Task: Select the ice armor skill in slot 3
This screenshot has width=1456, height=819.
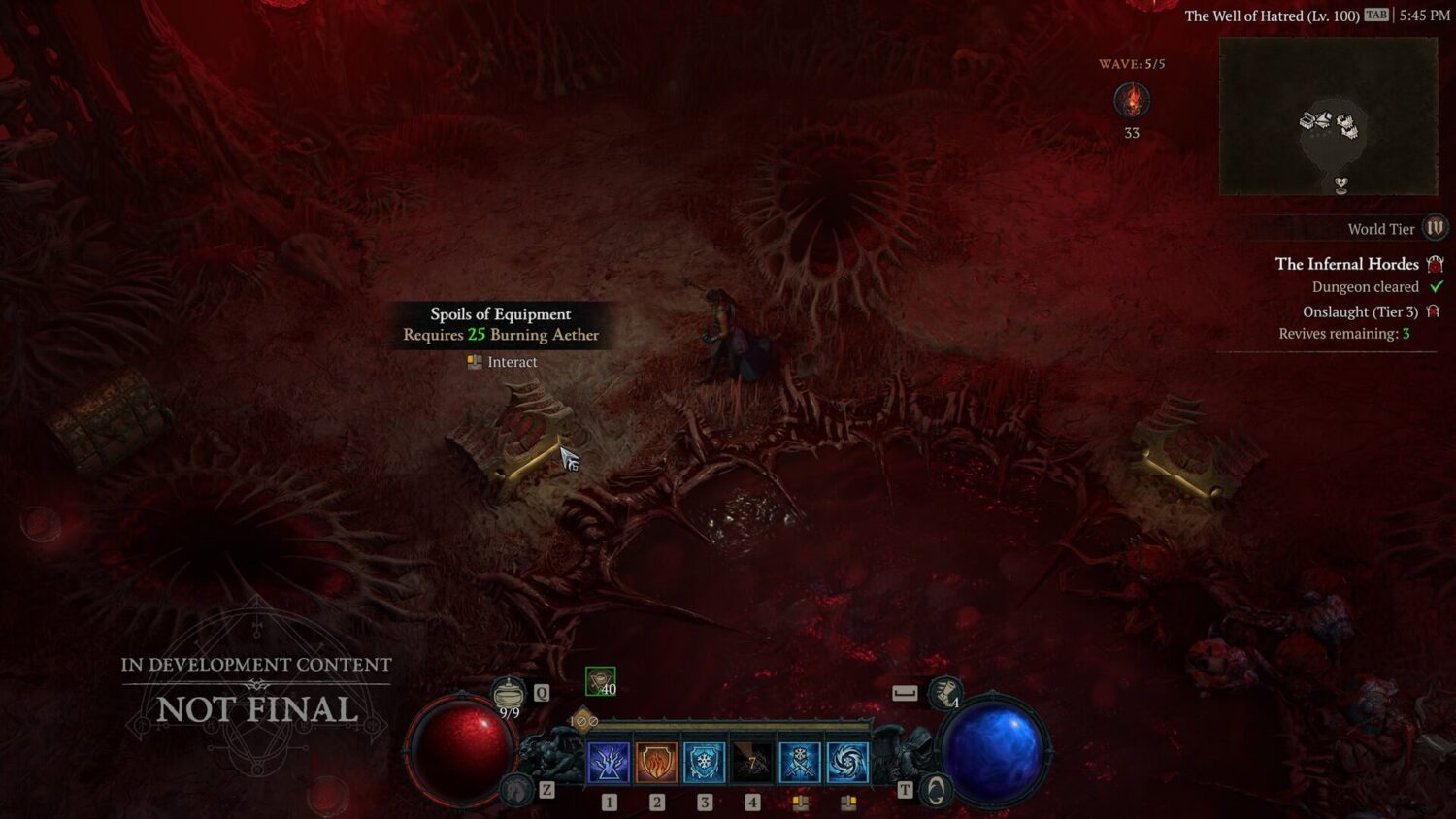Action: tap(704, 761)
